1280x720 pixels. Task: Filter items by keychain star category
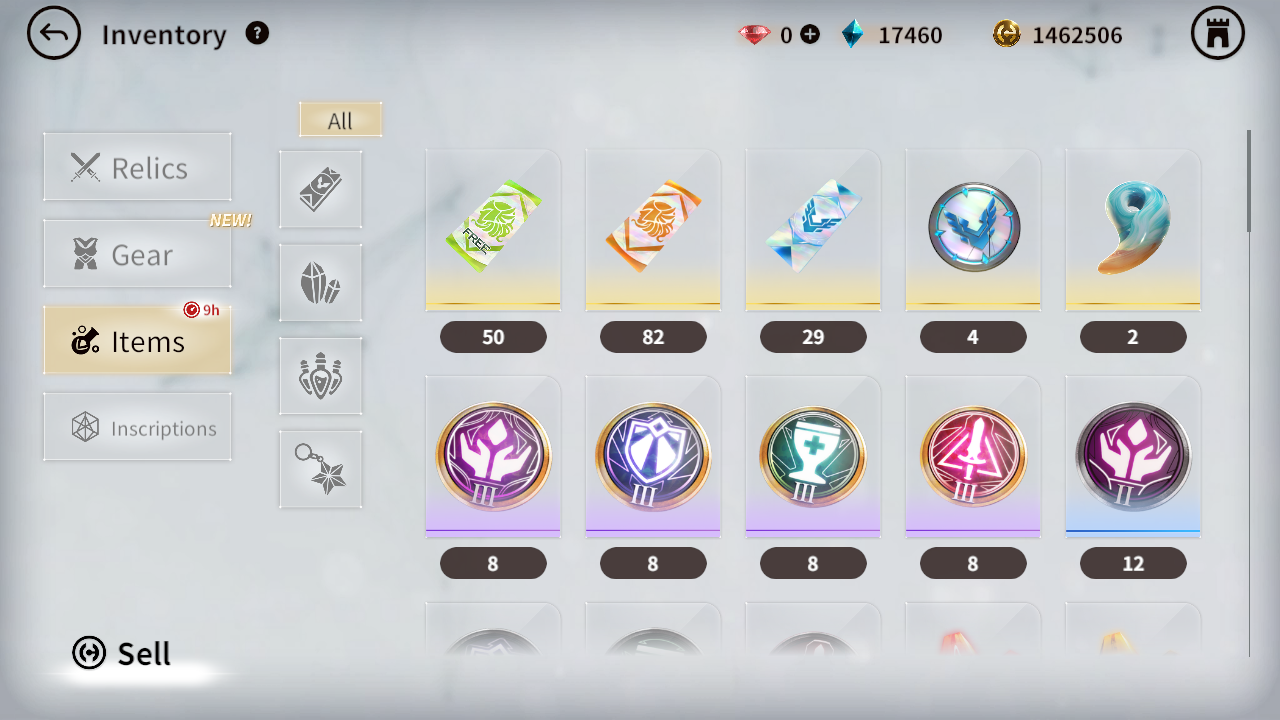tap(321, 469)
